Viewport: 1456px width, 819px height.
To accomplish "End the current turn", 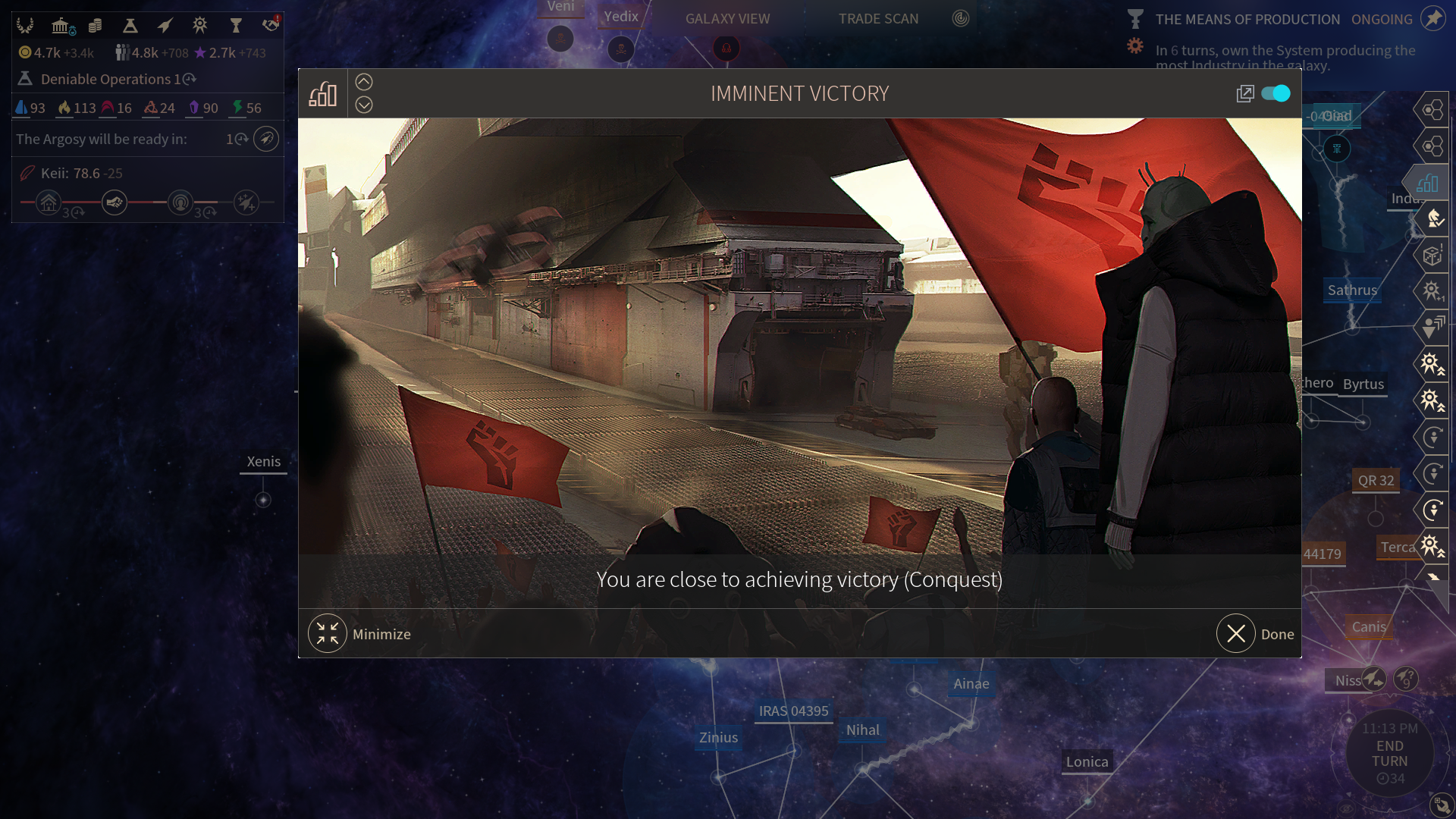I will pyautogui.click(x=1389, y=754).
